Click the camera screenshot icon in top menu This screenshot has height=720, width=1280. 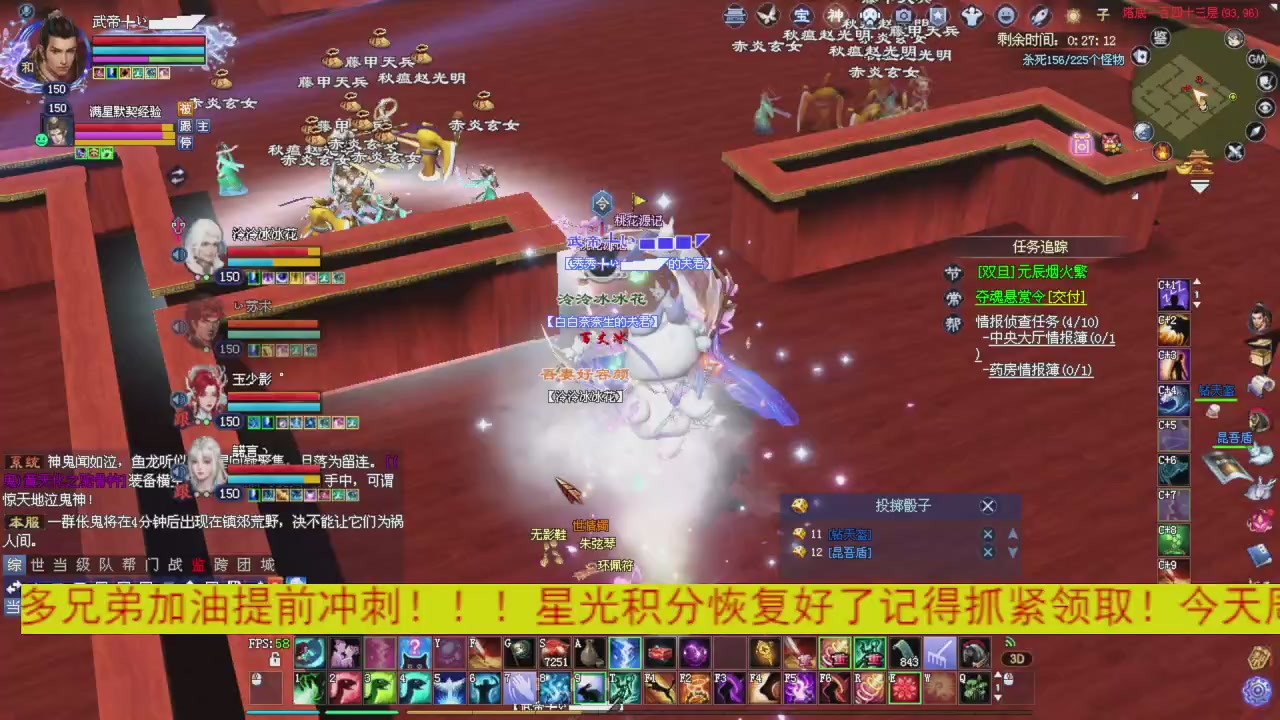[903, 15]
